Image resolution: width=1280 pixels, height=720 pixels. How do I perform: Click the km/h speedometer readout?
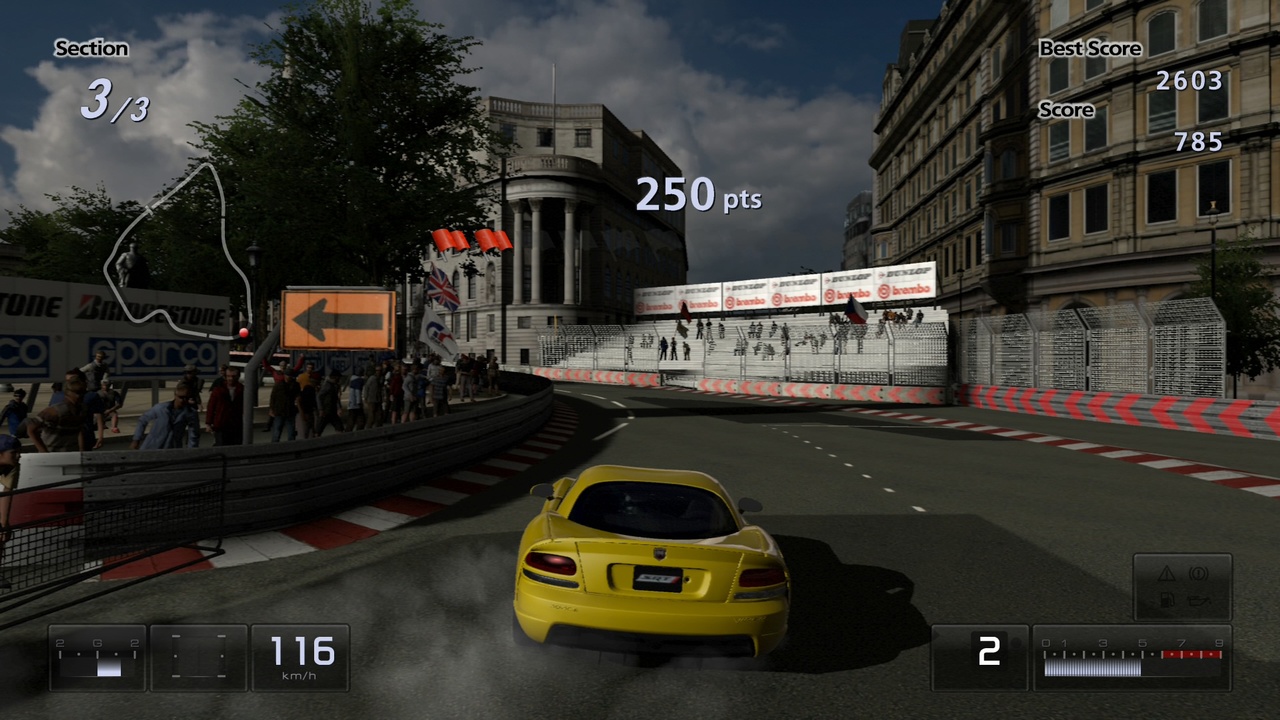tap(299, 655)
